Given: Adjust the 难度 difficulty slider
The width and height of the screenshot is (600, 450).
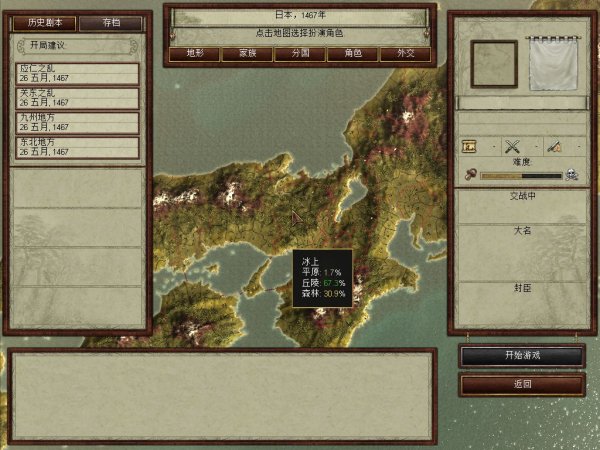Looking at the screenshot, I should [520, 176].
